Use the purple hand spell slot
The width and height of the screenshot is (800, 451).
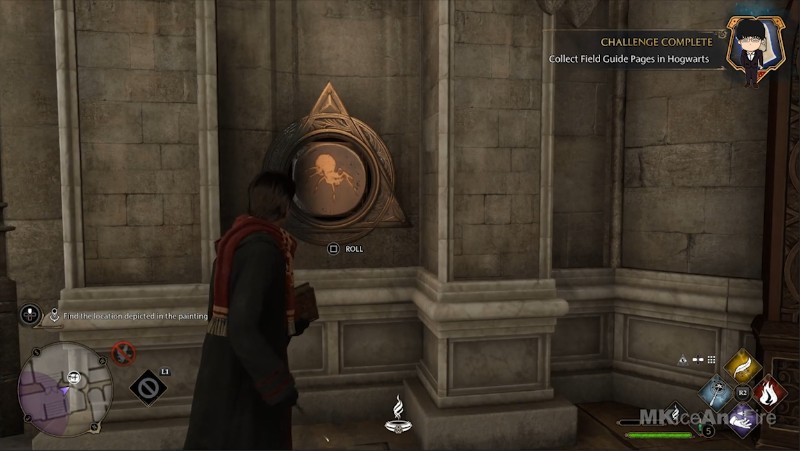click(x=742, y=419)
